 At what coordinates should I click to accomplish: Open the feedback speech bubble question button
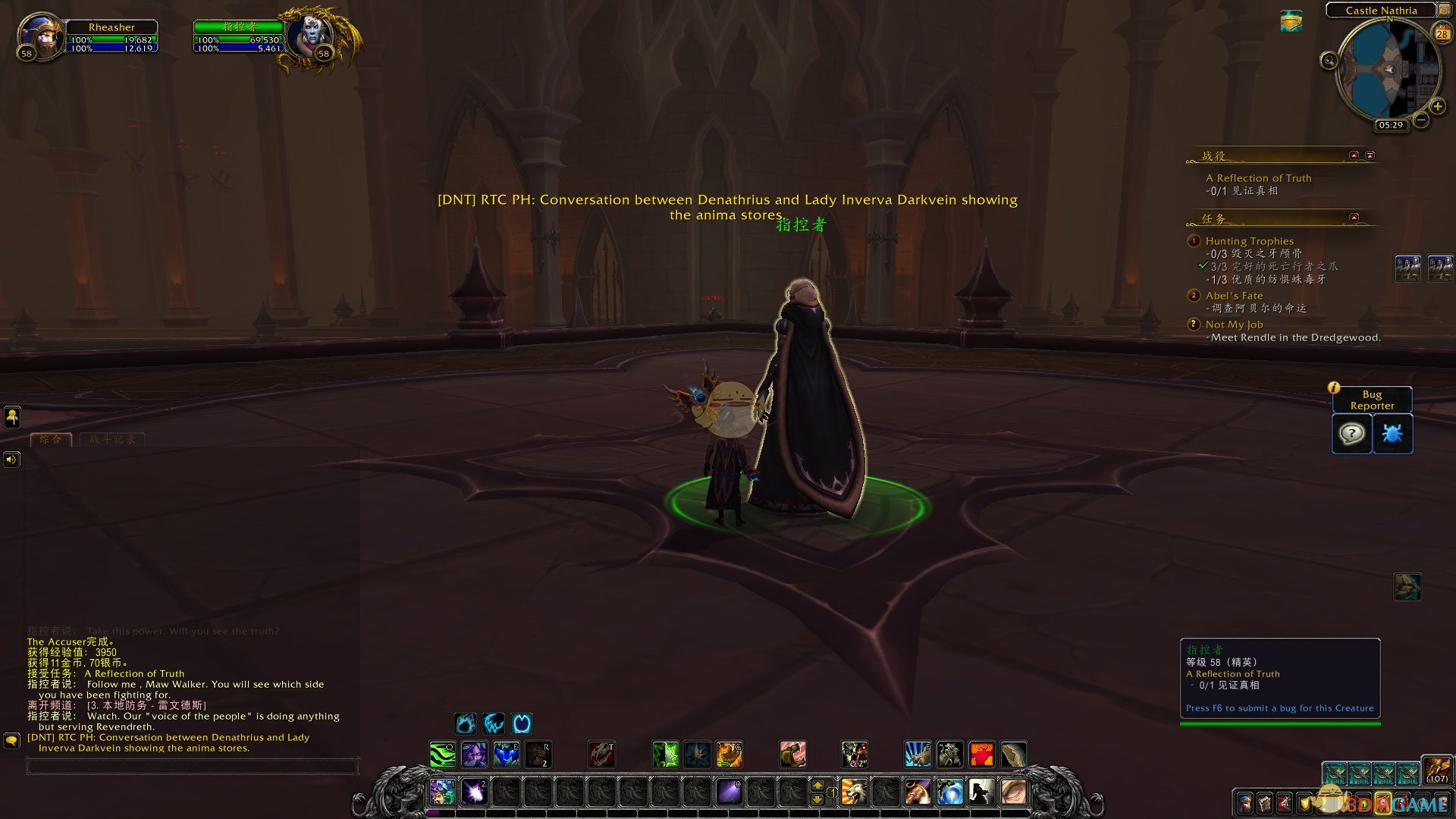pos(1351,434)
